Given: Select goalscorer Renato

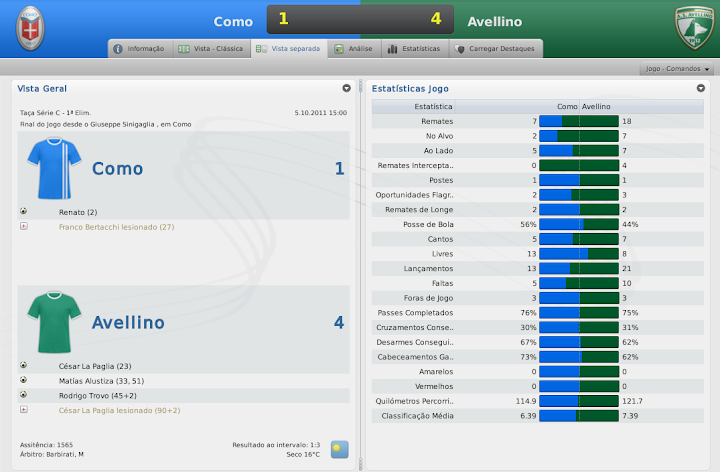Looking at the screenshot, I should (78, 212).
